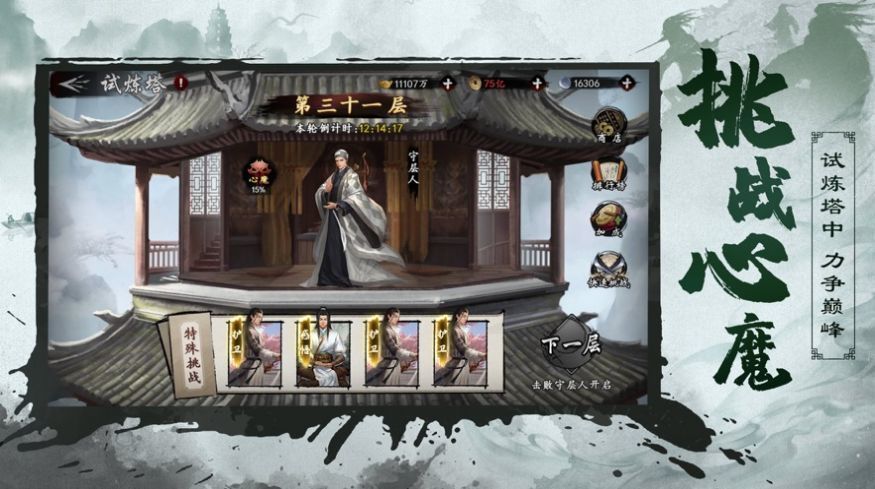875x489 pixels.
Task: Advance with the 下一层 next floor button
Action: point(564,345)
